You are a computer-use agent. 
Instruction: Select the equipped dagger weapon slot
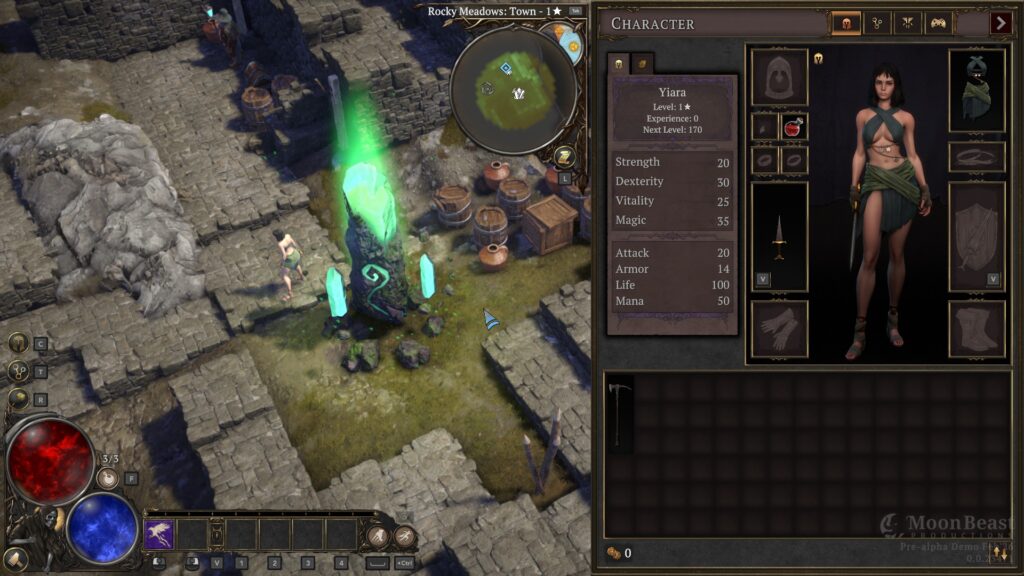click(x=779, y=236)
